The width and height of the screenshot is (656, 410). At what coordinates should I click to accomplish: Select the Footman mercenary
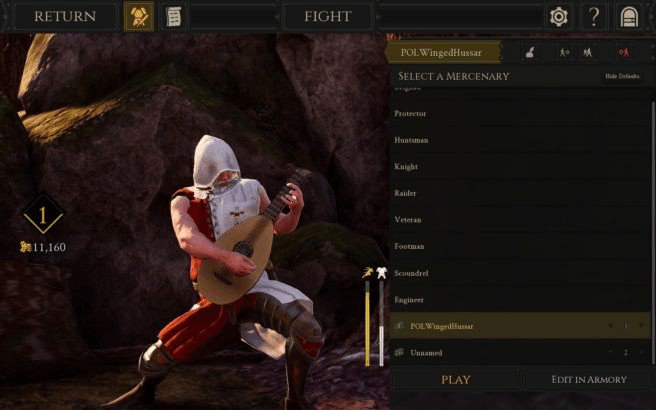pyautogui.click(x=410, y=246)
